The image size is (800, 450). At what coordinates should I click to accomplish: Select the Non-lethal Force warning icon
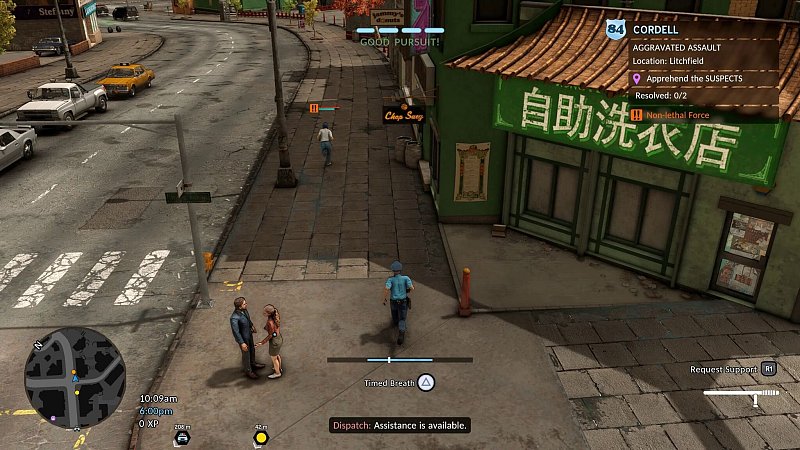636,115
